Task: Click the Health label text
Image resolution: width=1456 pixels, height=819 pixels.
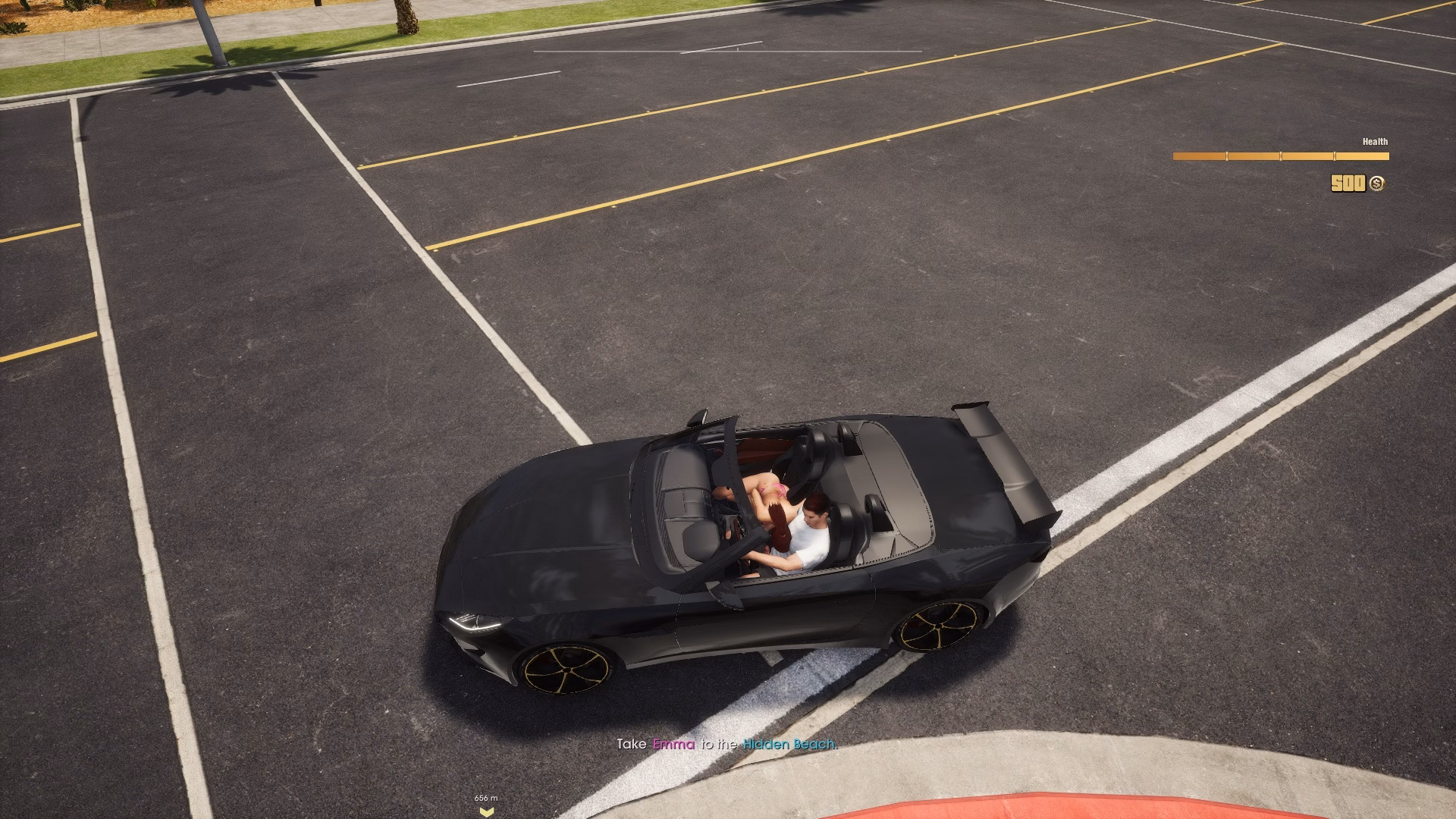Action: click(x=1375, y=140)
